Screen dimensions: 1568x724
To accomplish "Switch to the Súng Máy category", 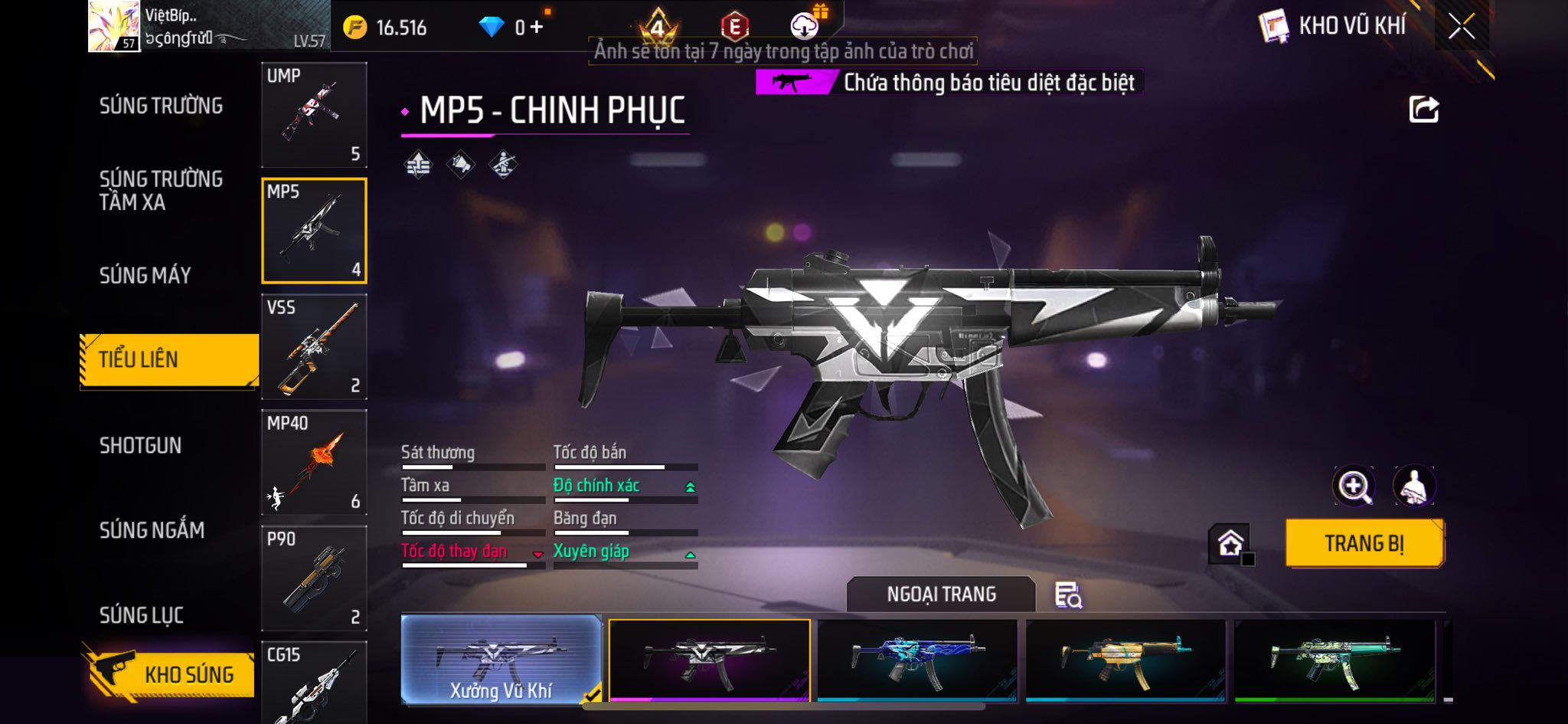I will [x=145, y=275].
